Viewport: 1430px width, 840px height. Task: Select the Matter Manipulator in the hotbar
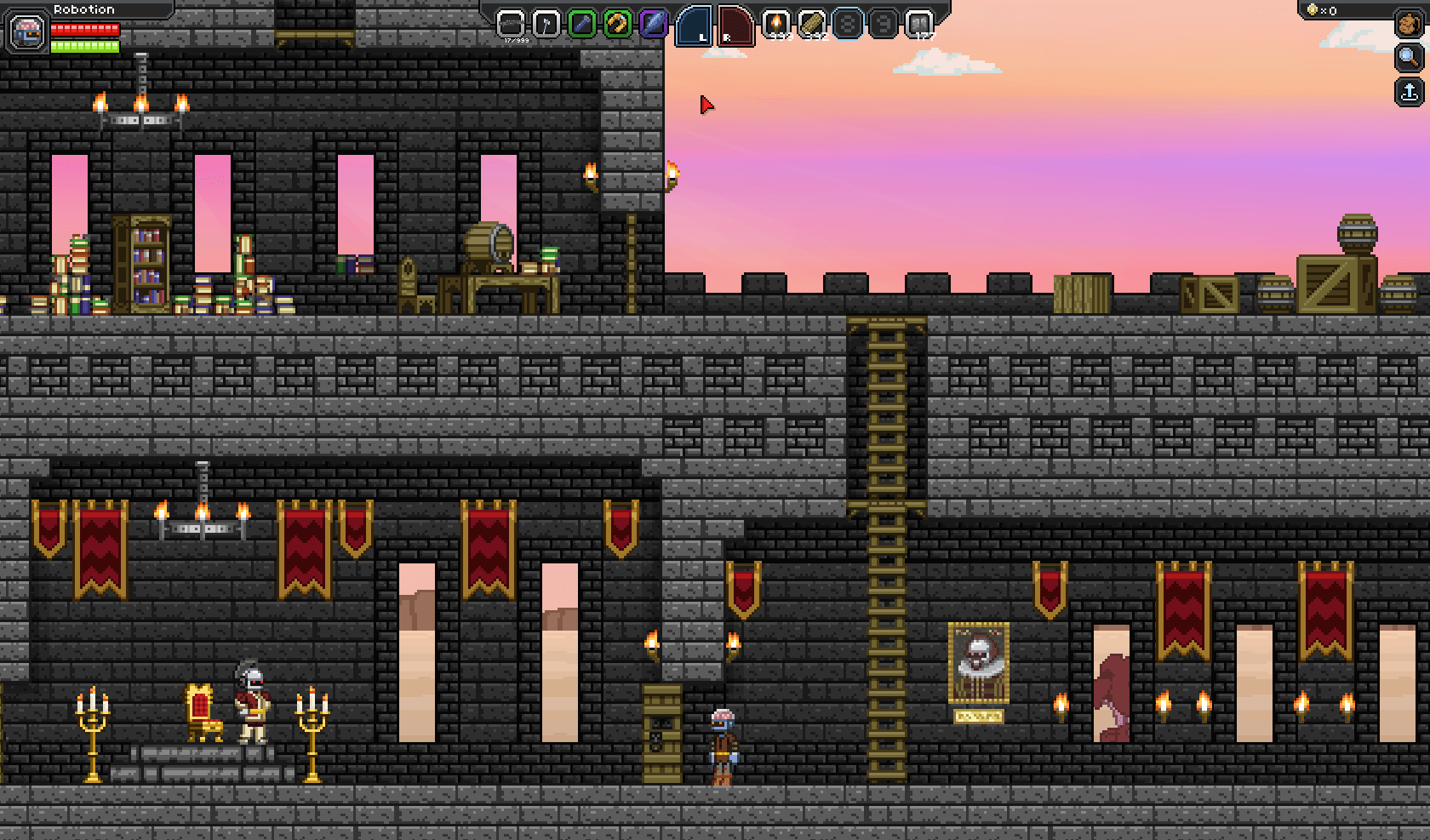pyautogui.click(x=511, y=24)
